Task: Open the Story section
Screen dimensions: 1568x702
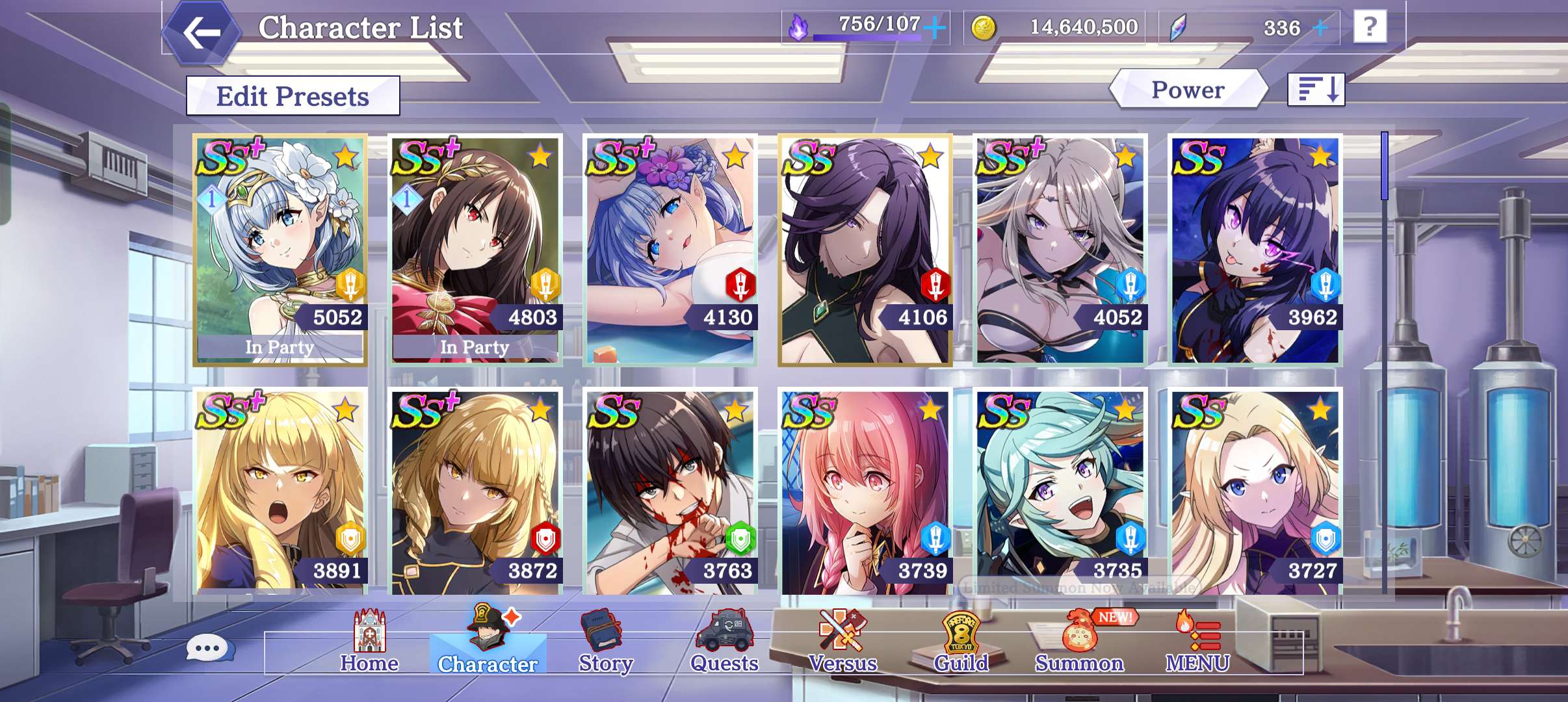Action: point(605,642)
